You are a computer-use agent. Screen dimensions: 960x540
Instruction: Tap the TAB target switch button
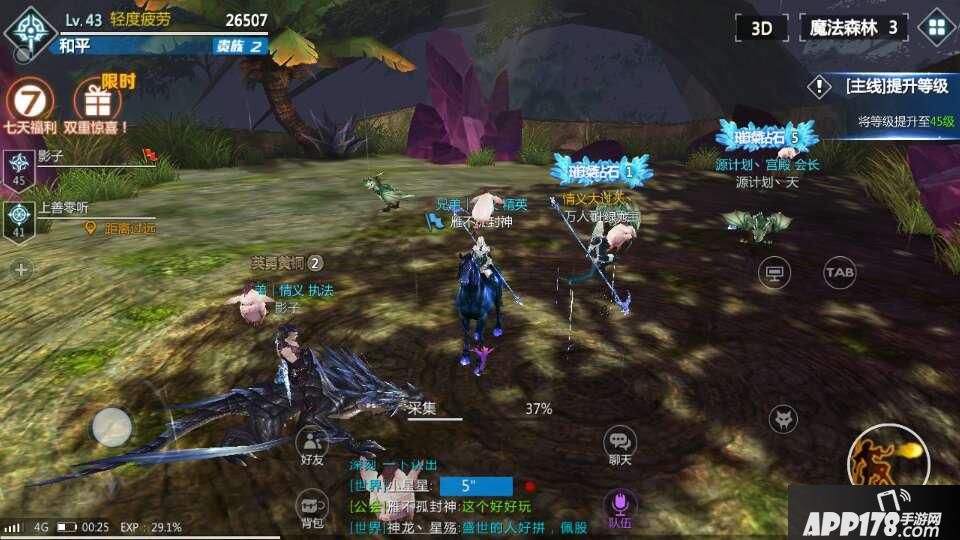point(839,271)
